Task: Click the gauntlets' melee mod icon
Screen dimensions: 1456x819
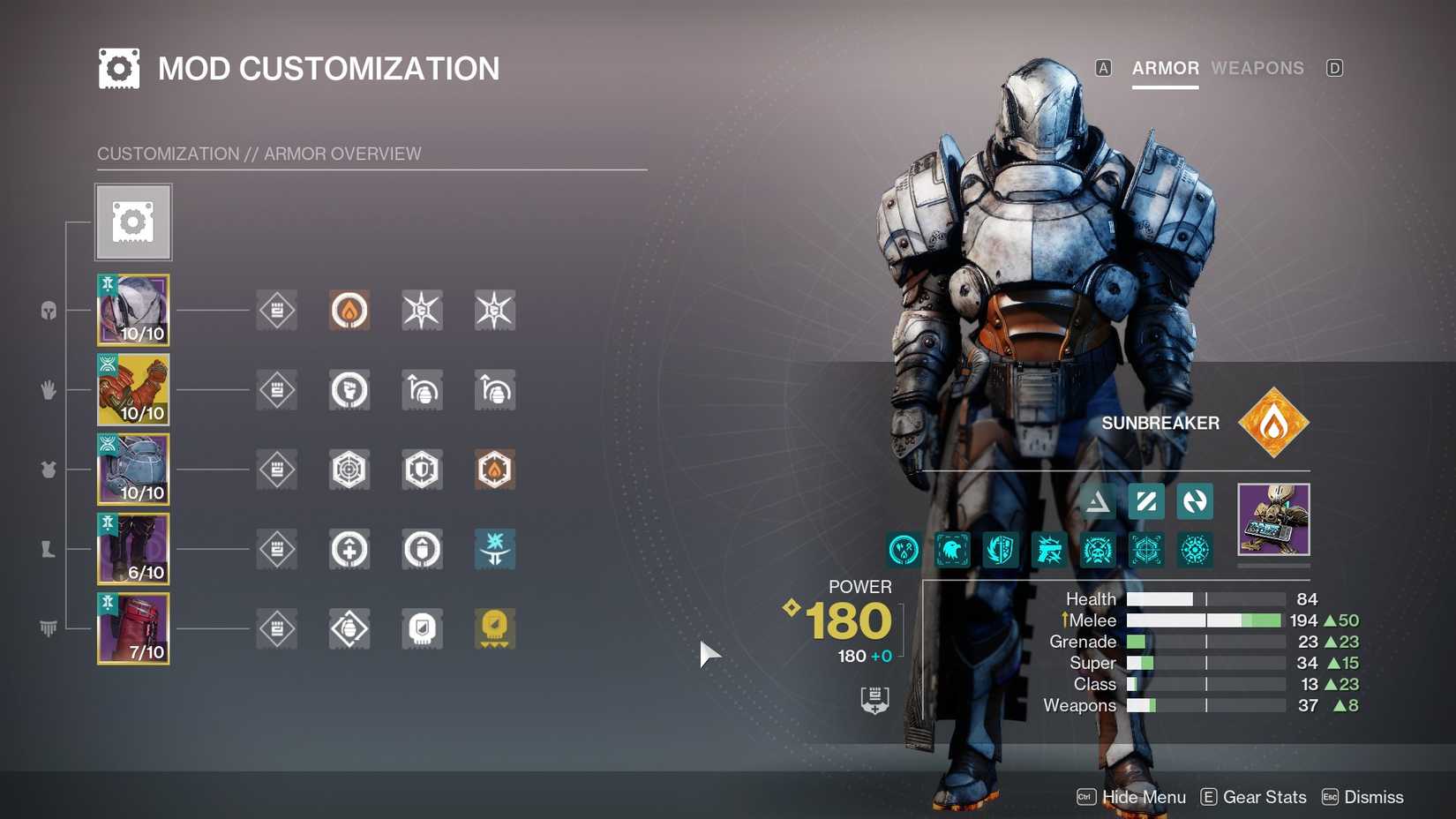Action: (349, 389)
